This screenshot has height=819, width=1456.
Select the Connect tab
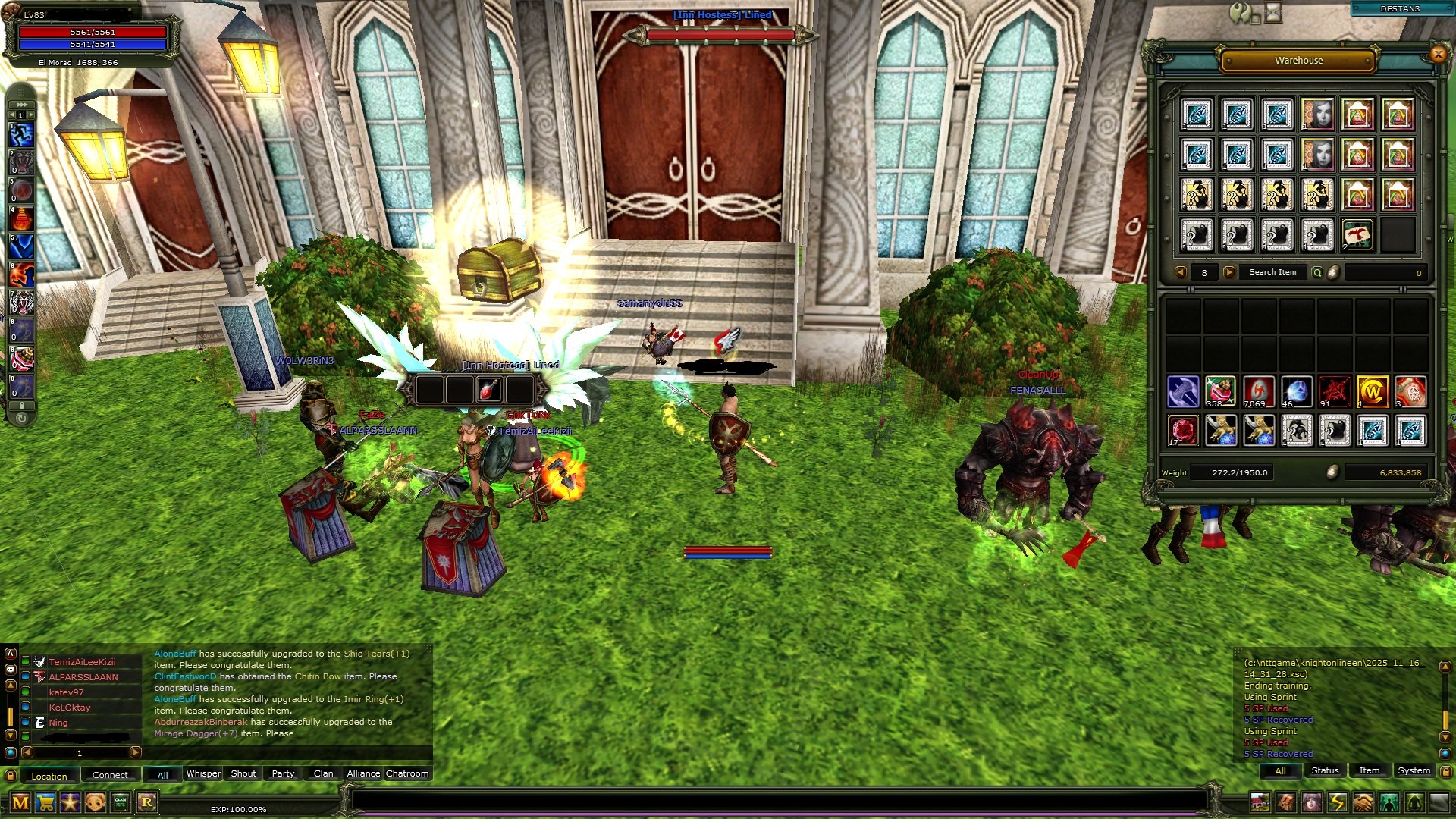[110, 775]
